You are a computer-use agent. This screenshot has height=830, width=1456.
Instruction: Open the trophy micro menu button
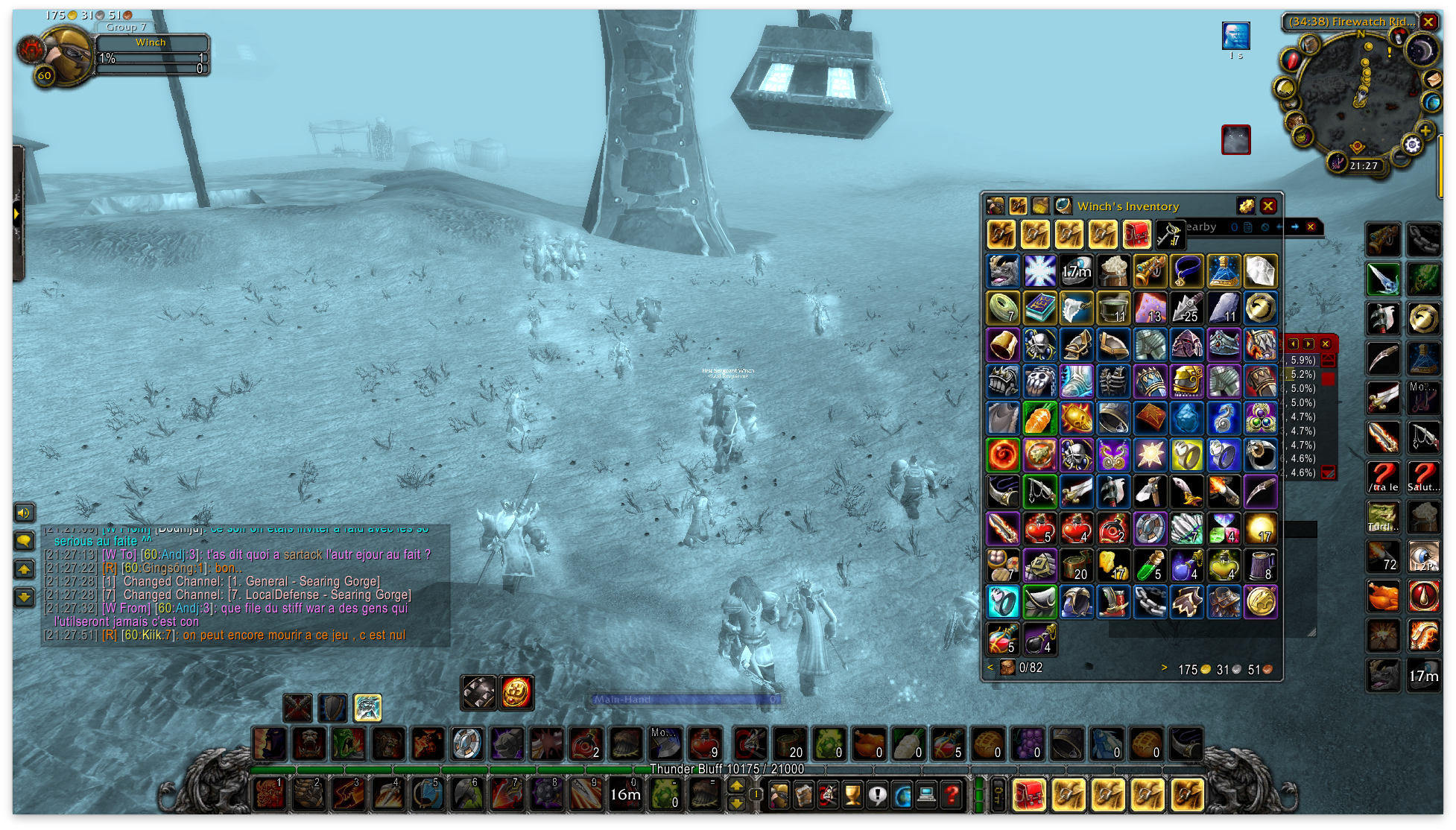[852, 796]
